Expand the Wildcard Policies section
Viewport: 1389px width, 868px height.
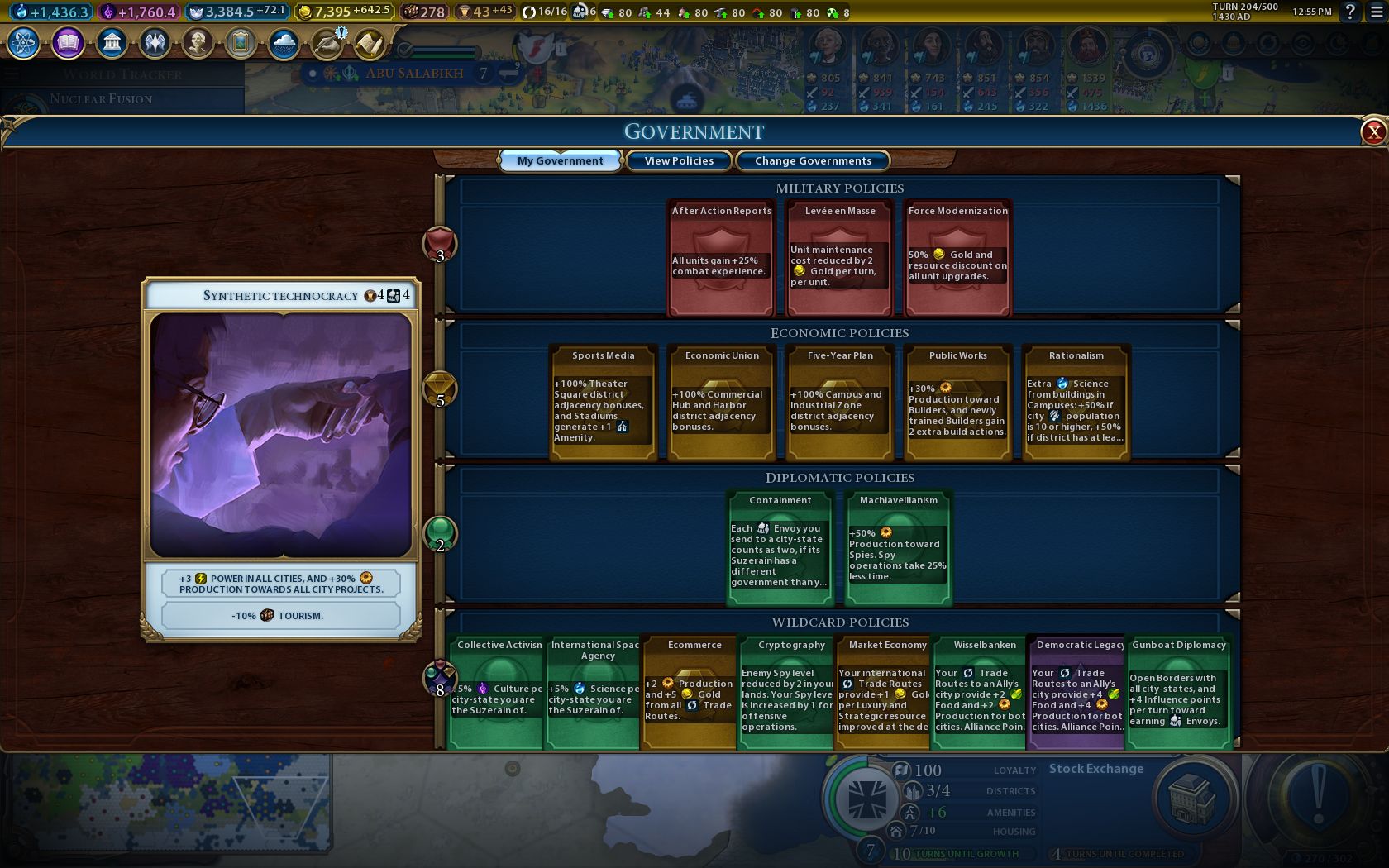[841, 622]
